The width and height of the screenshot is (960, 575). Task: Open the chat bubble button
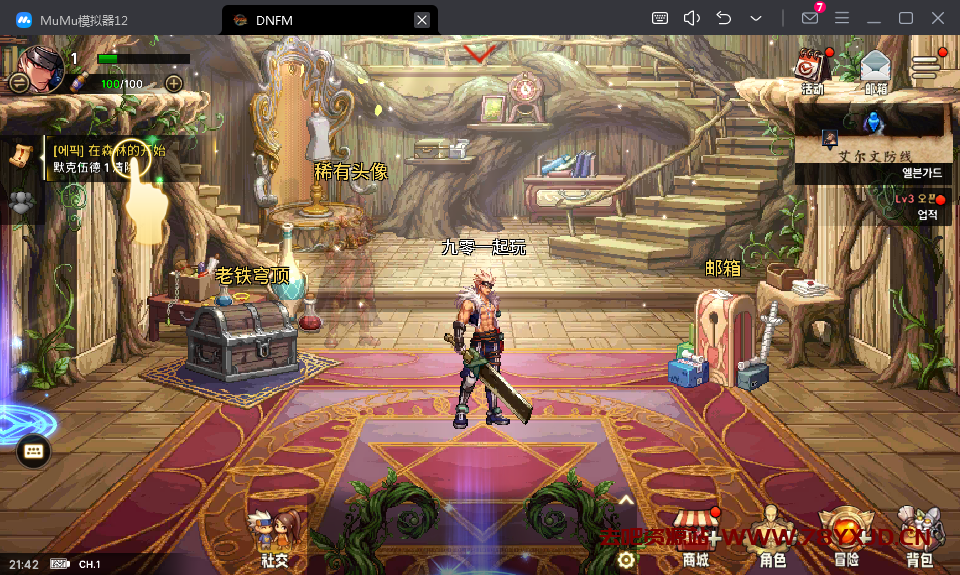[x=33, y=452]
